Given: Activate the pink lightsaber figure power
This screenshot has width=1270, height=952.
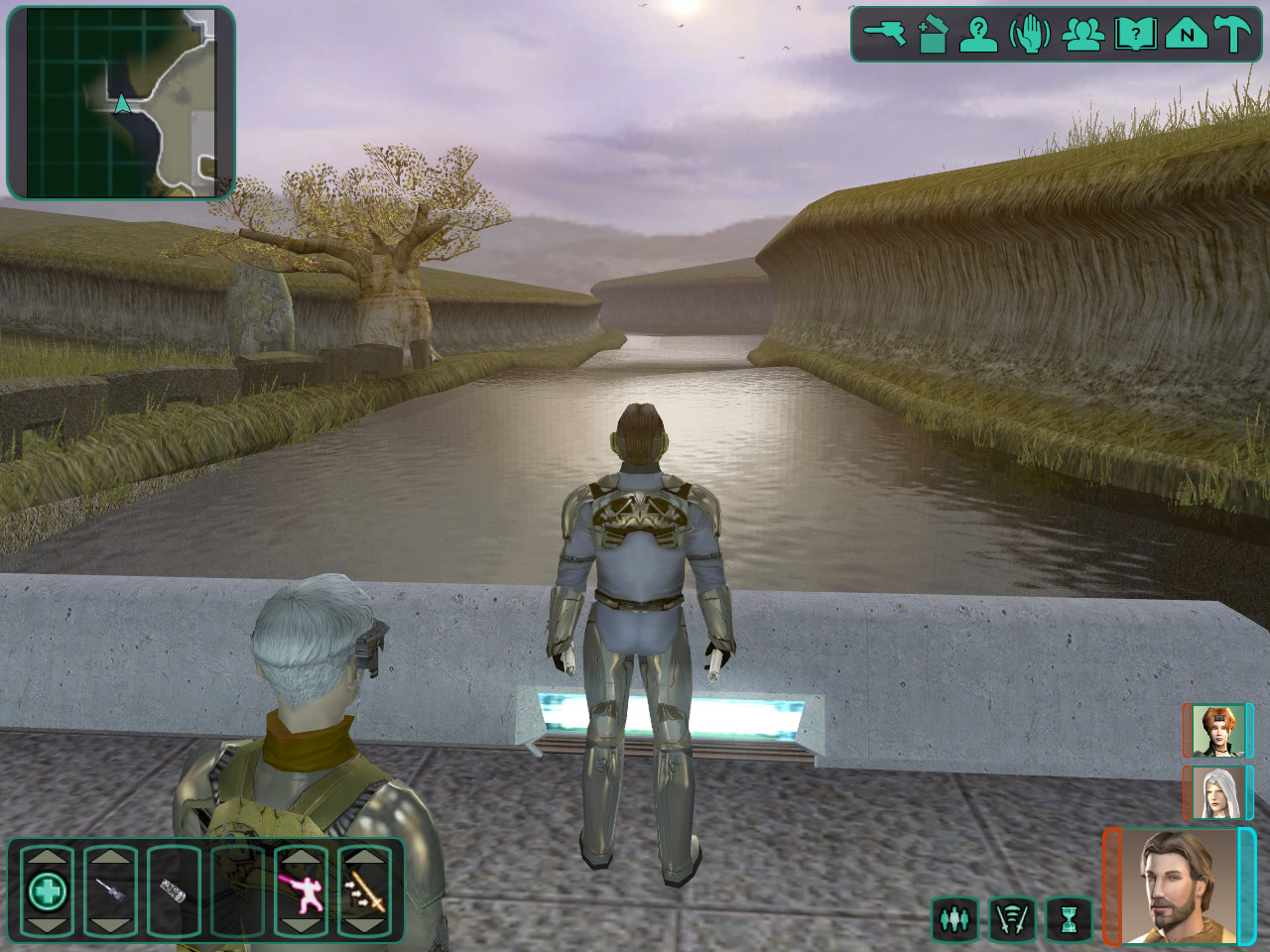Looking at the screenshot, I should [x=301, y=892].
